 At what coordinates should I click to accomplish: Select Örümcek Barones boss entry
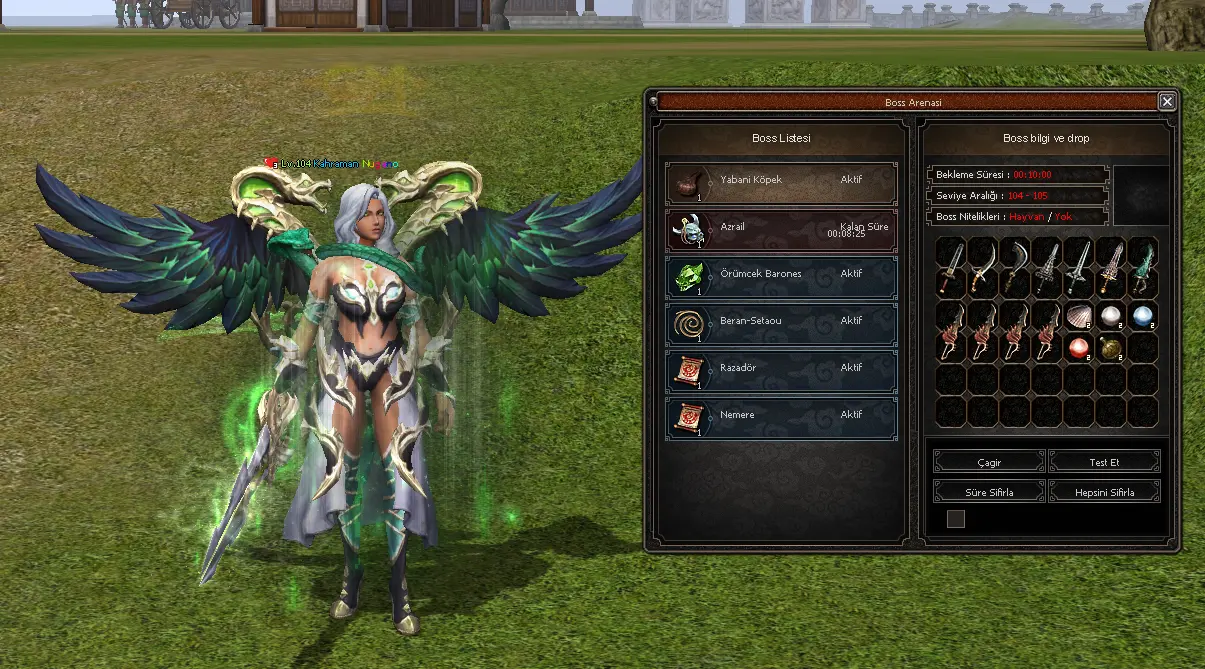pyautogui.click(x=781, y=277)
